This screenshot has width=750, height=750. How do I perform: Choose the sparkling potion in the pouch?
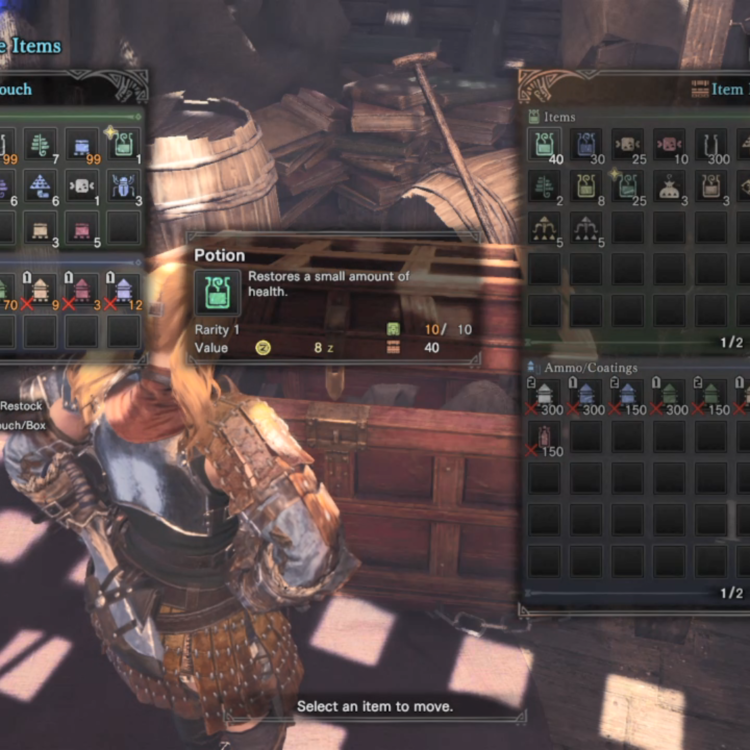(124, 145)
